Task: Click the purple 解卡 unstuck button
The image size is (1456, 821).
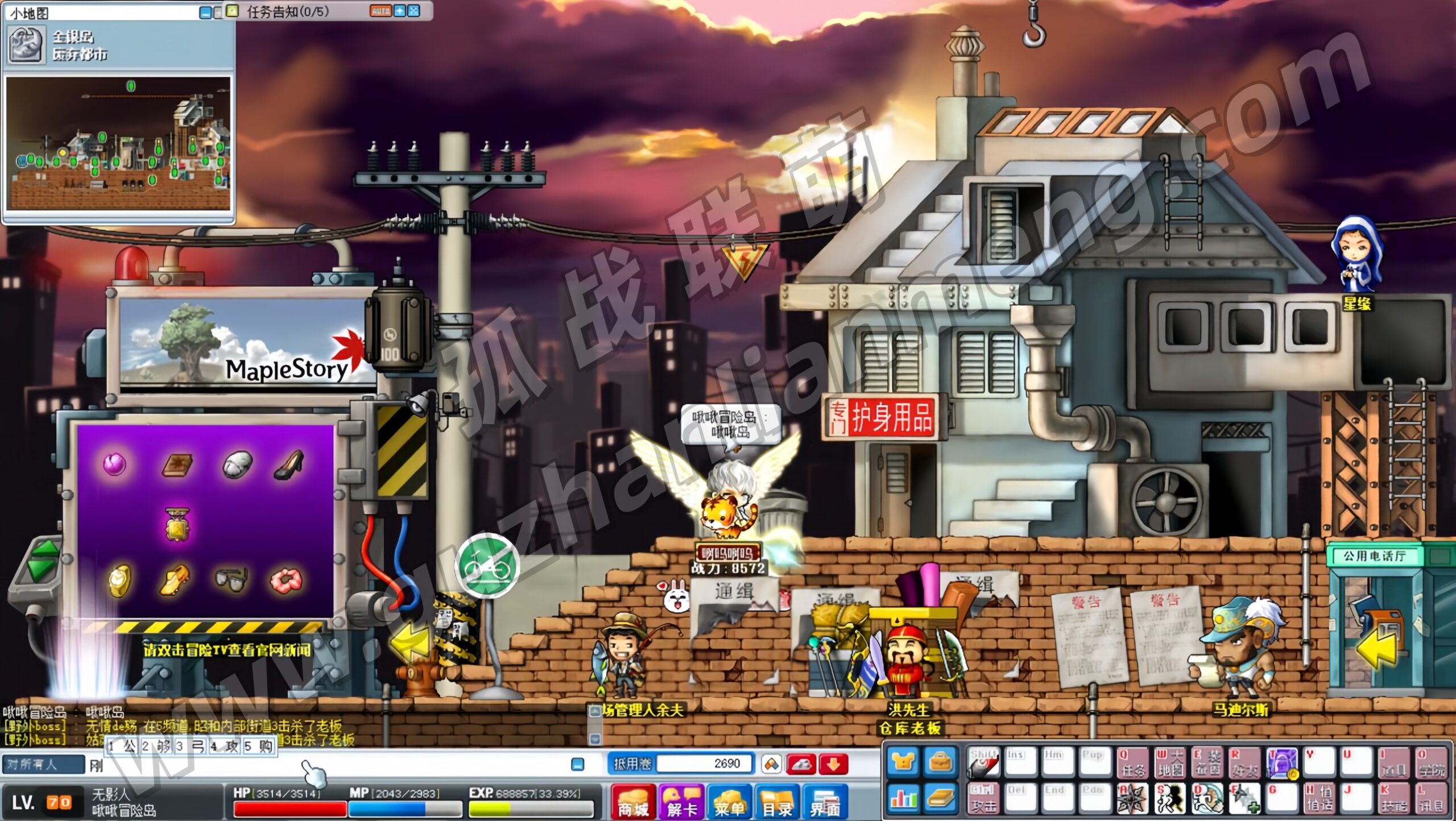Action: point(681,801)
